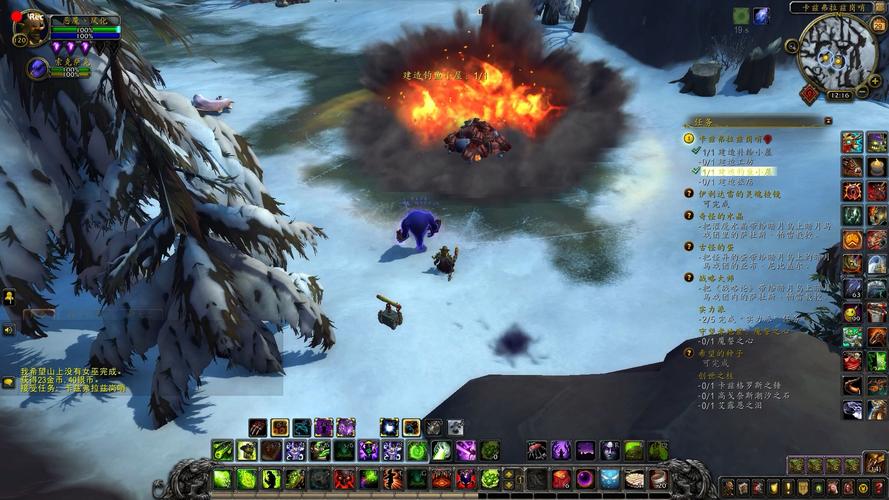The image size is (889, 500).
Task: Activate the blue frost orb ability
Action: 389,427
